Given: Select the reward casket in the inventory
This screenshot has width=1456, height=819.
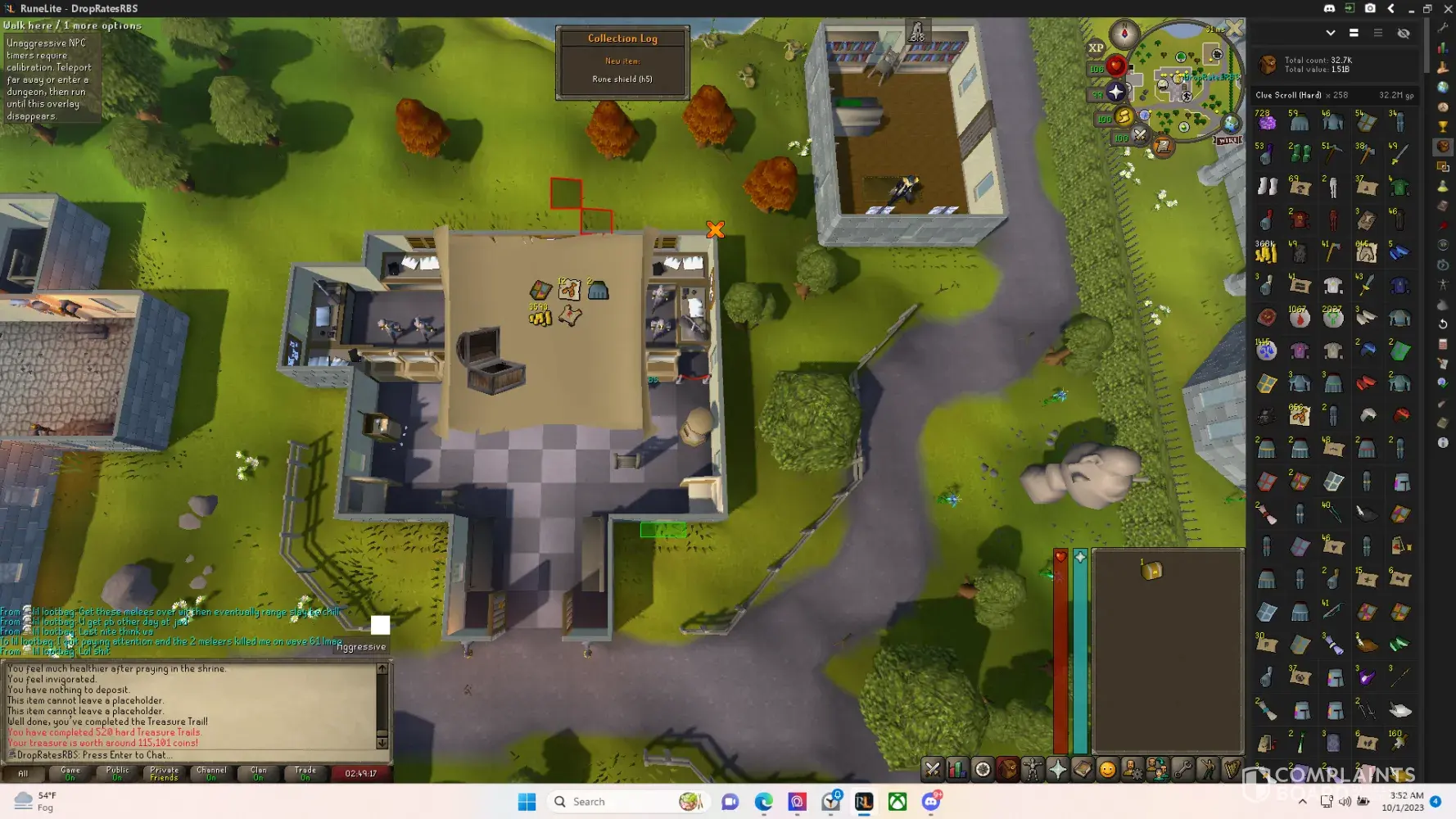Looking at the screenshot, I should [1151, 570].
